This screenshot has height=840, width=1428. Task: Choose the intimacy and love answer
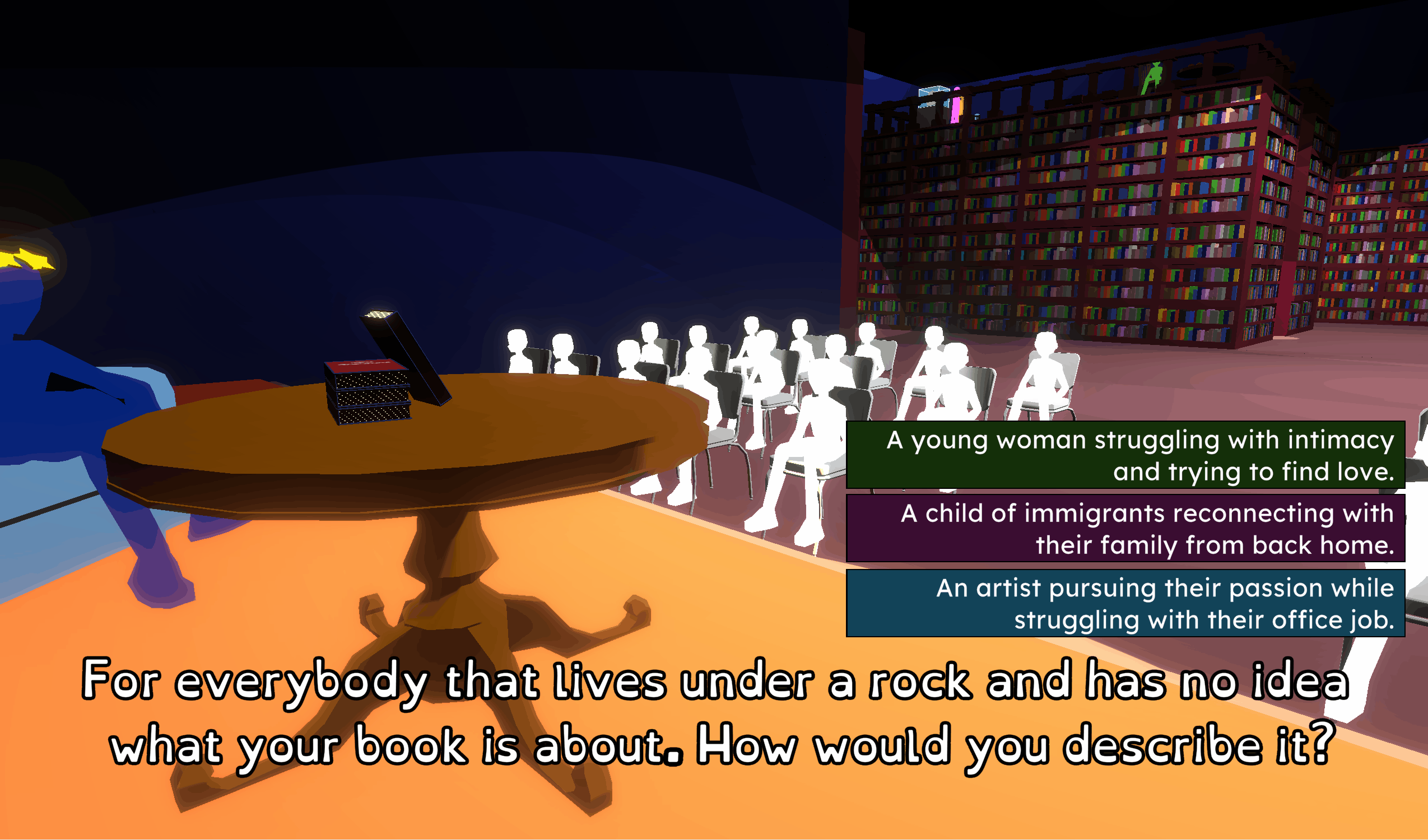(1131, 459)
